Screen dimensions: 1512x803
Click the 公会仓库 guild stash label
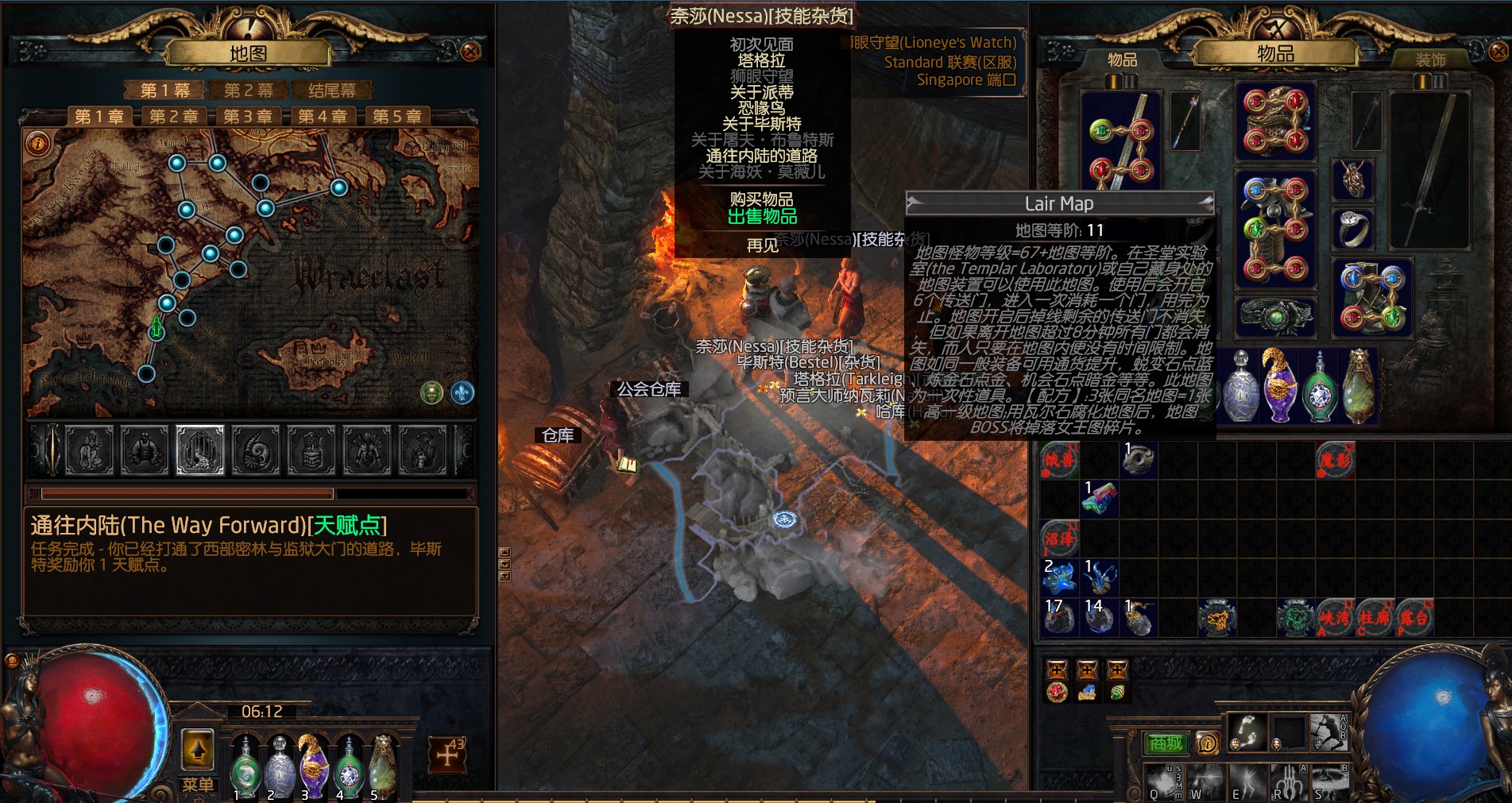(648, 389)
